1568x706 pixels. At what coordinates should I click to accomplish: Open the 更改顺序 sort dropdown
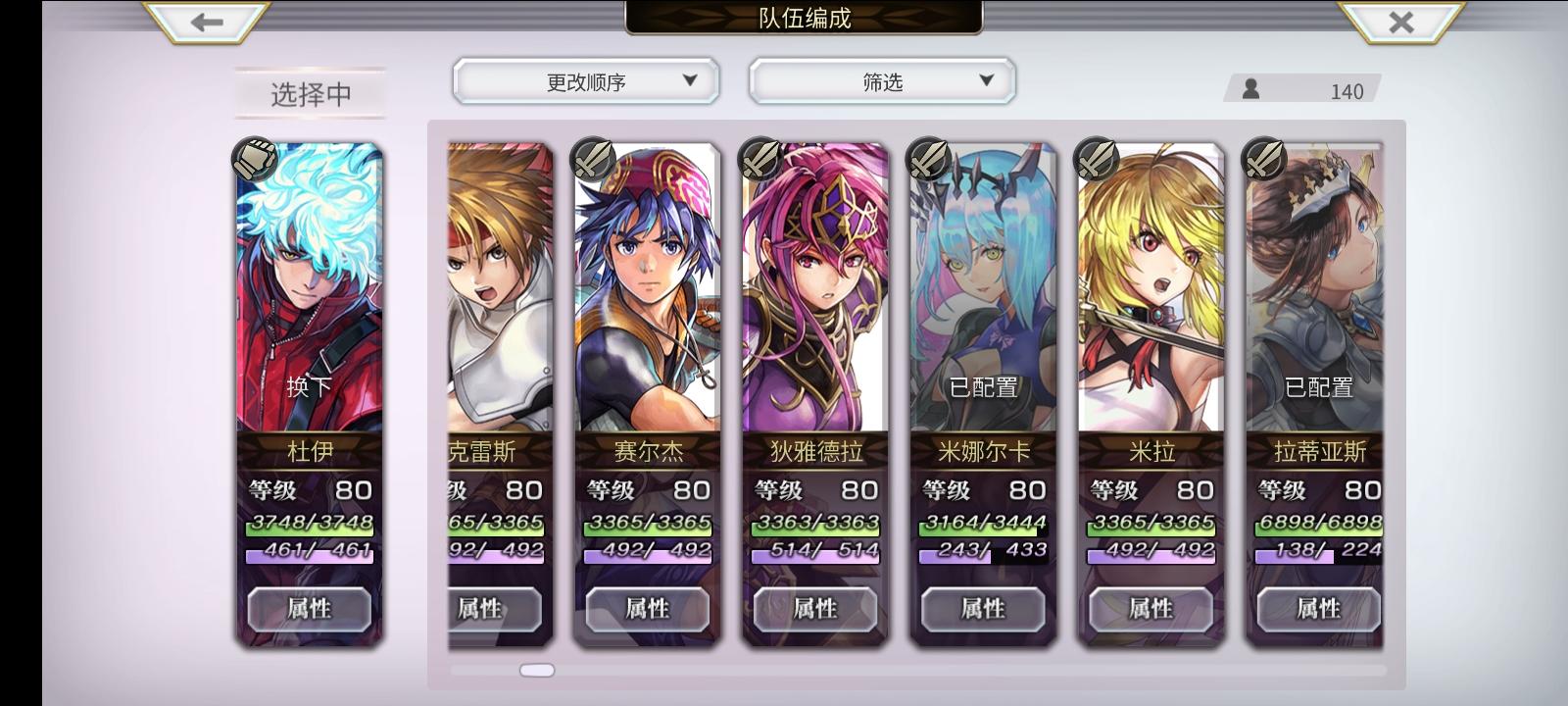tap(585, 81)
